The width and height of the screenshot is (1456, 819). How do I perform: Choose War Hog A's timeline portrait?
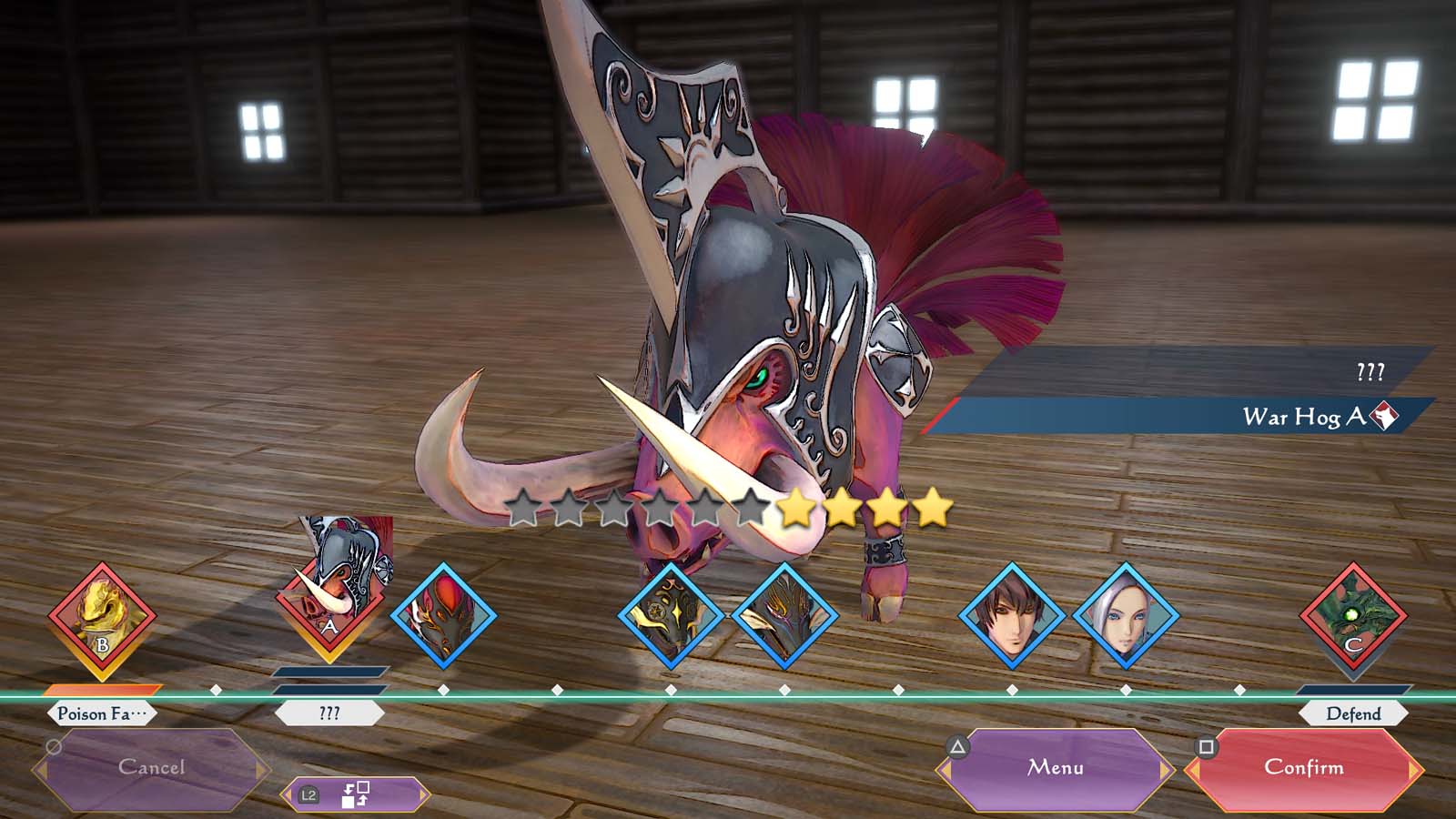pos(329,608)
